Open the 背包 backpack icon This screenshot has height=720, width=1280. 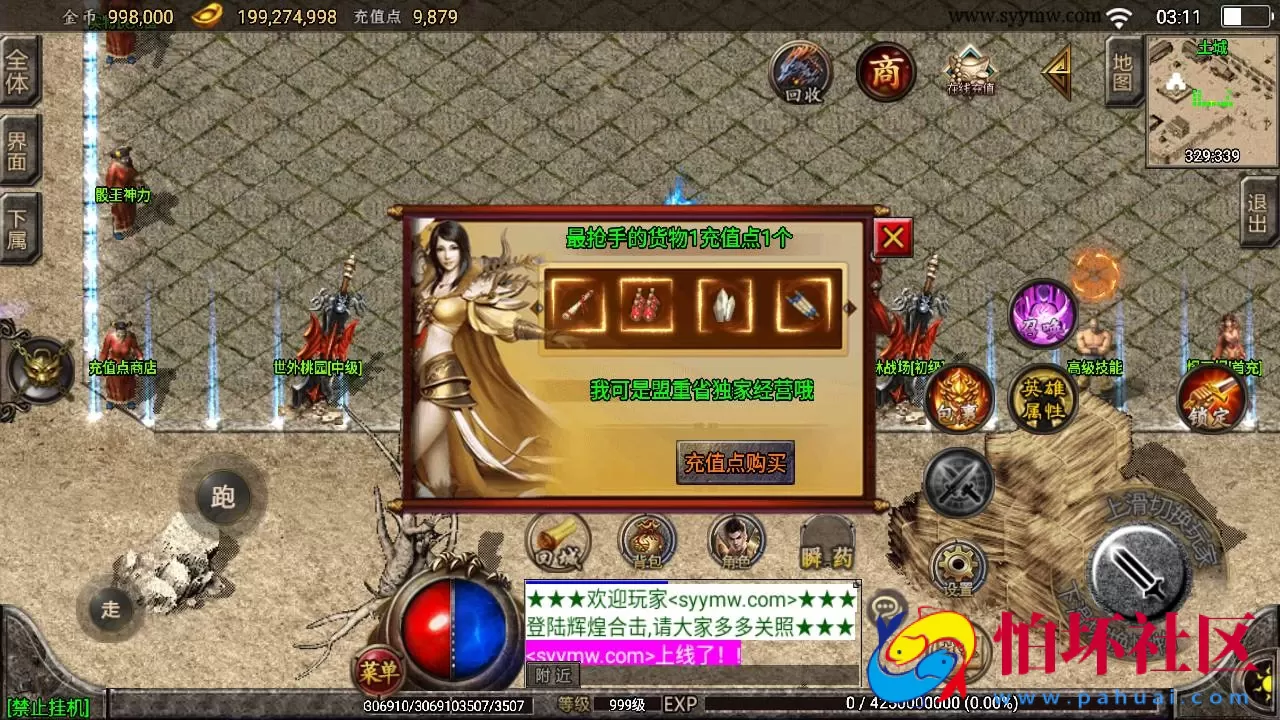[x=648, y=542]
